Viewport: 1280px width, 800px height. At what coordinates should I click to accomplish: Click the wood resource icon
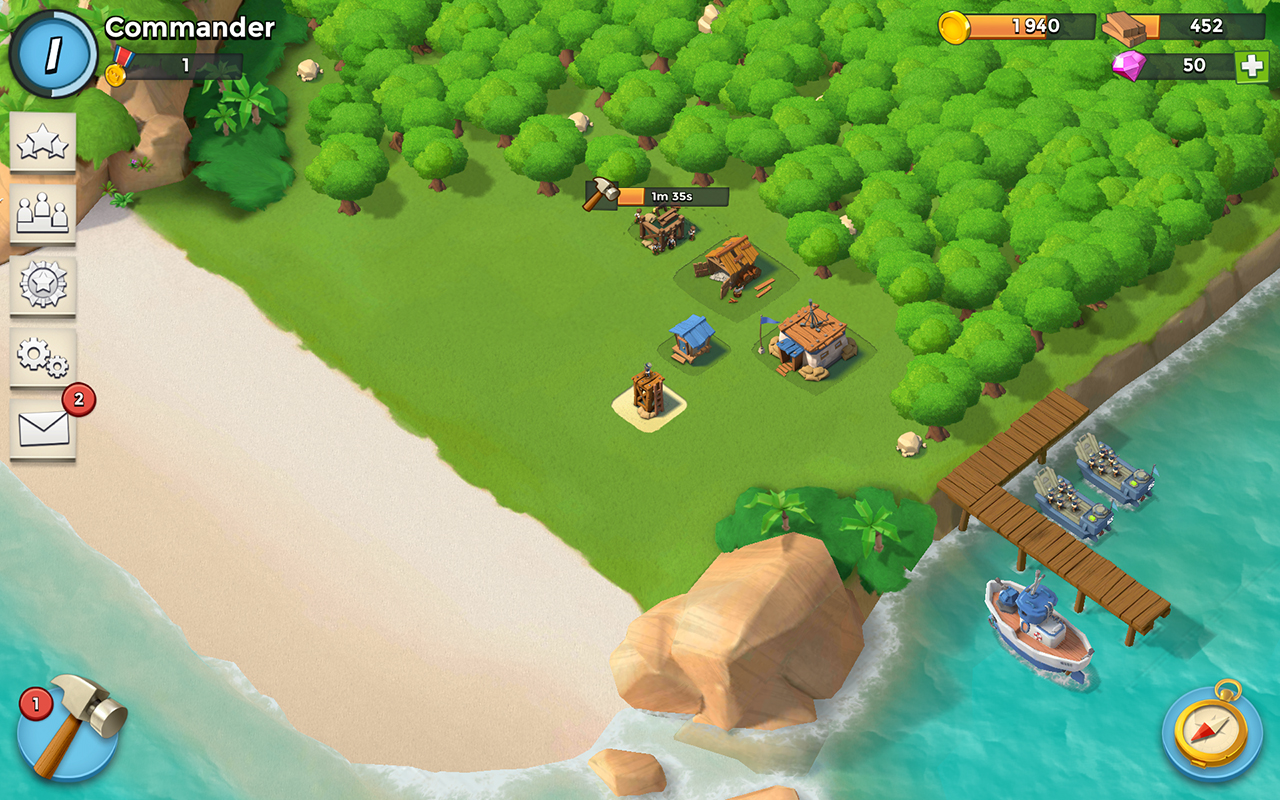tap(1122, 25)
